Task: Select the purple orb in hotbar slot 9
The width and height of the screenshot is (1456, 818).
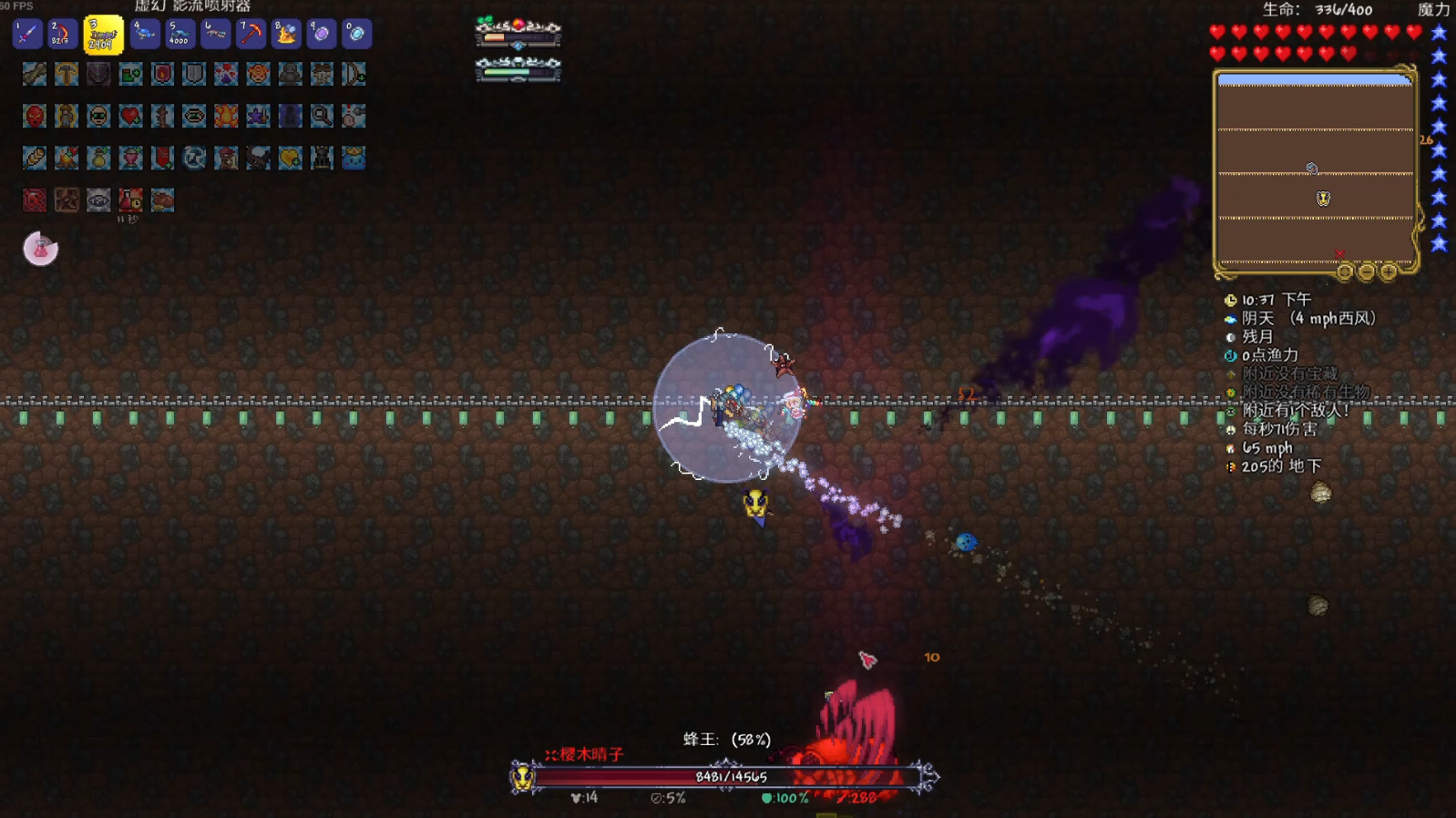Action: coord(321,35)
